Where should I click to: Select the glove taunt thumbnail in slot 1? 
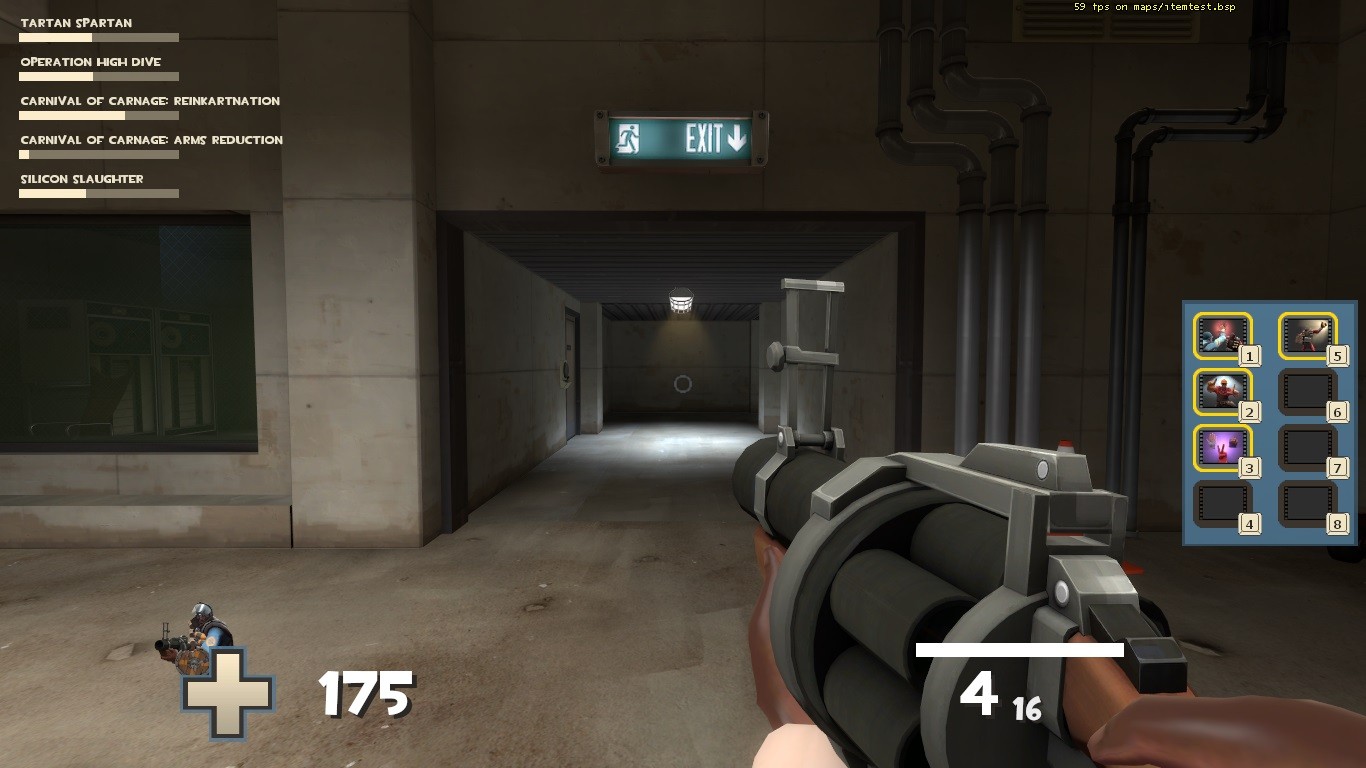click(x=1222, y=336)
